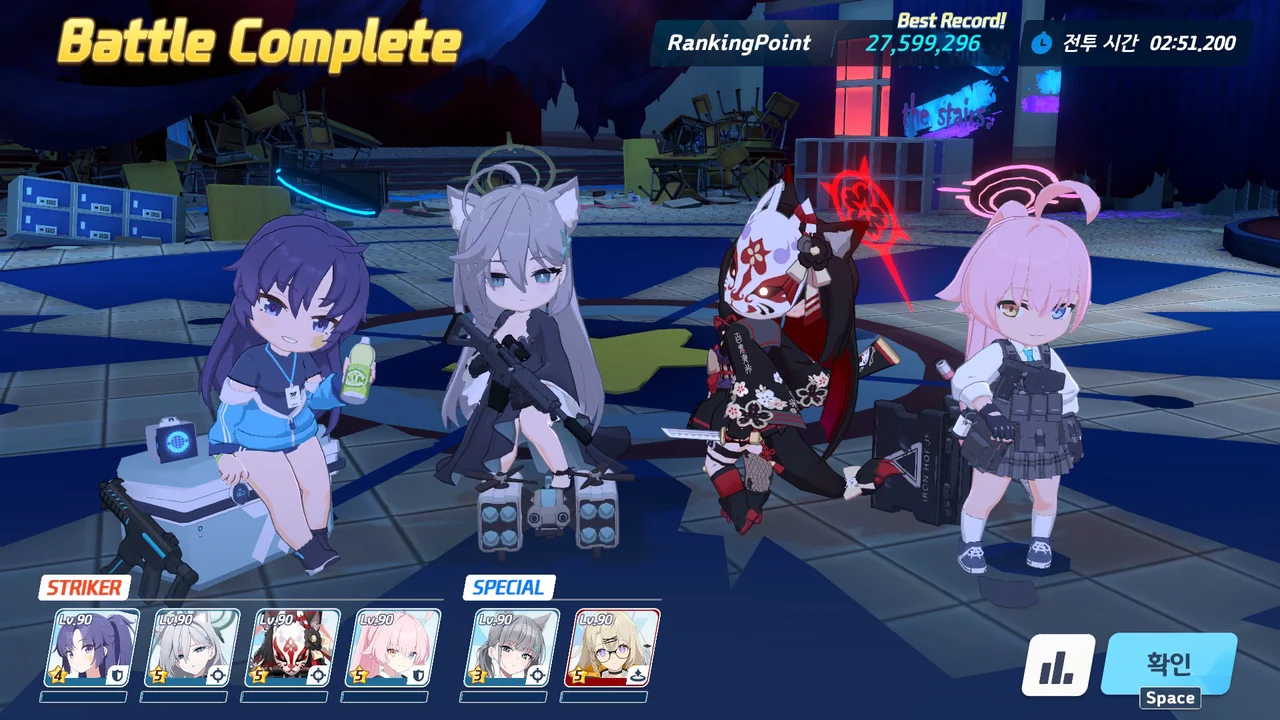Select the purple-haired striker portrait
Screen dimensions: 1280x720
[x=95, y=647]
